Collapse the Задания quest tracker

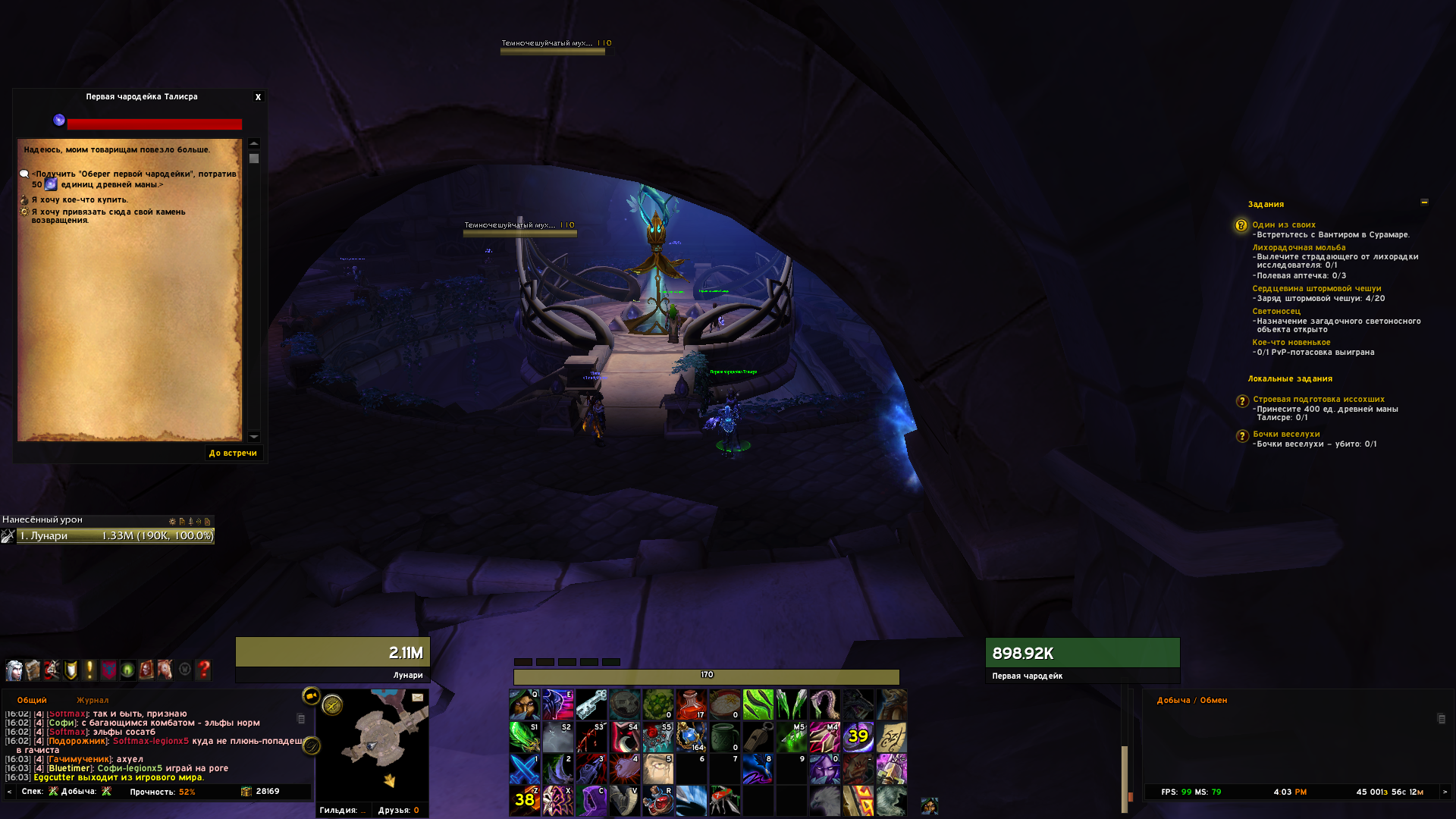[1424, 202]
